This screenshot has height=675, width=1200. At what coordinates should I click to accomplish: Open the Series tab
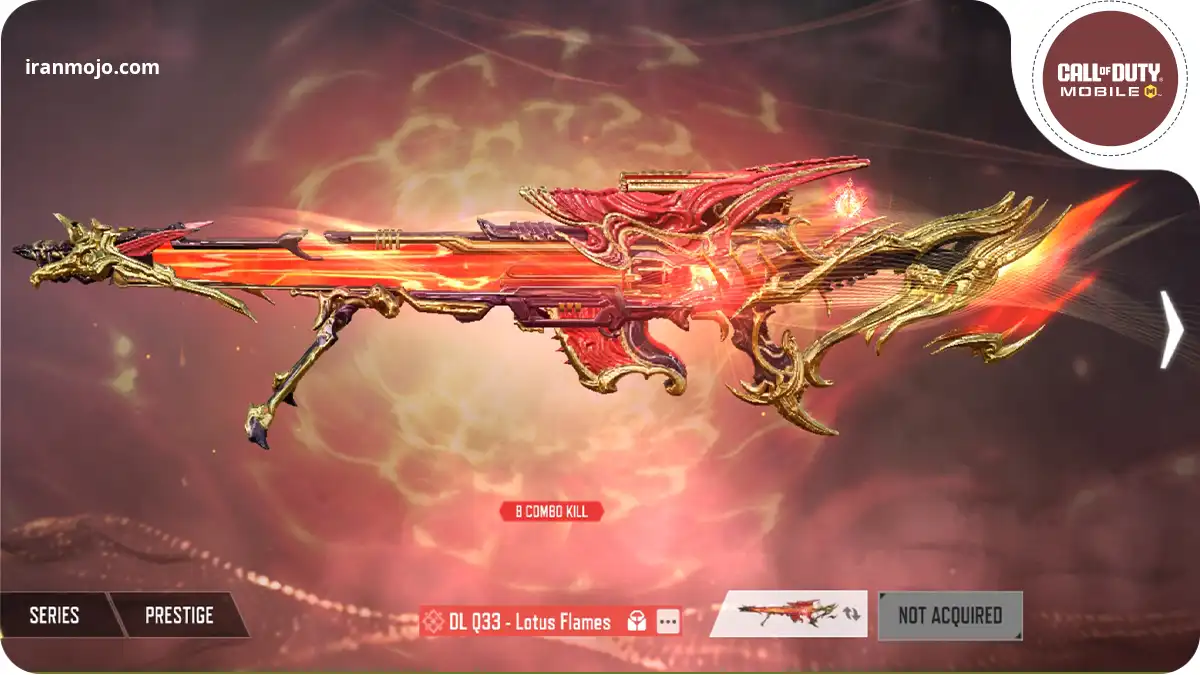click(54, 615)
